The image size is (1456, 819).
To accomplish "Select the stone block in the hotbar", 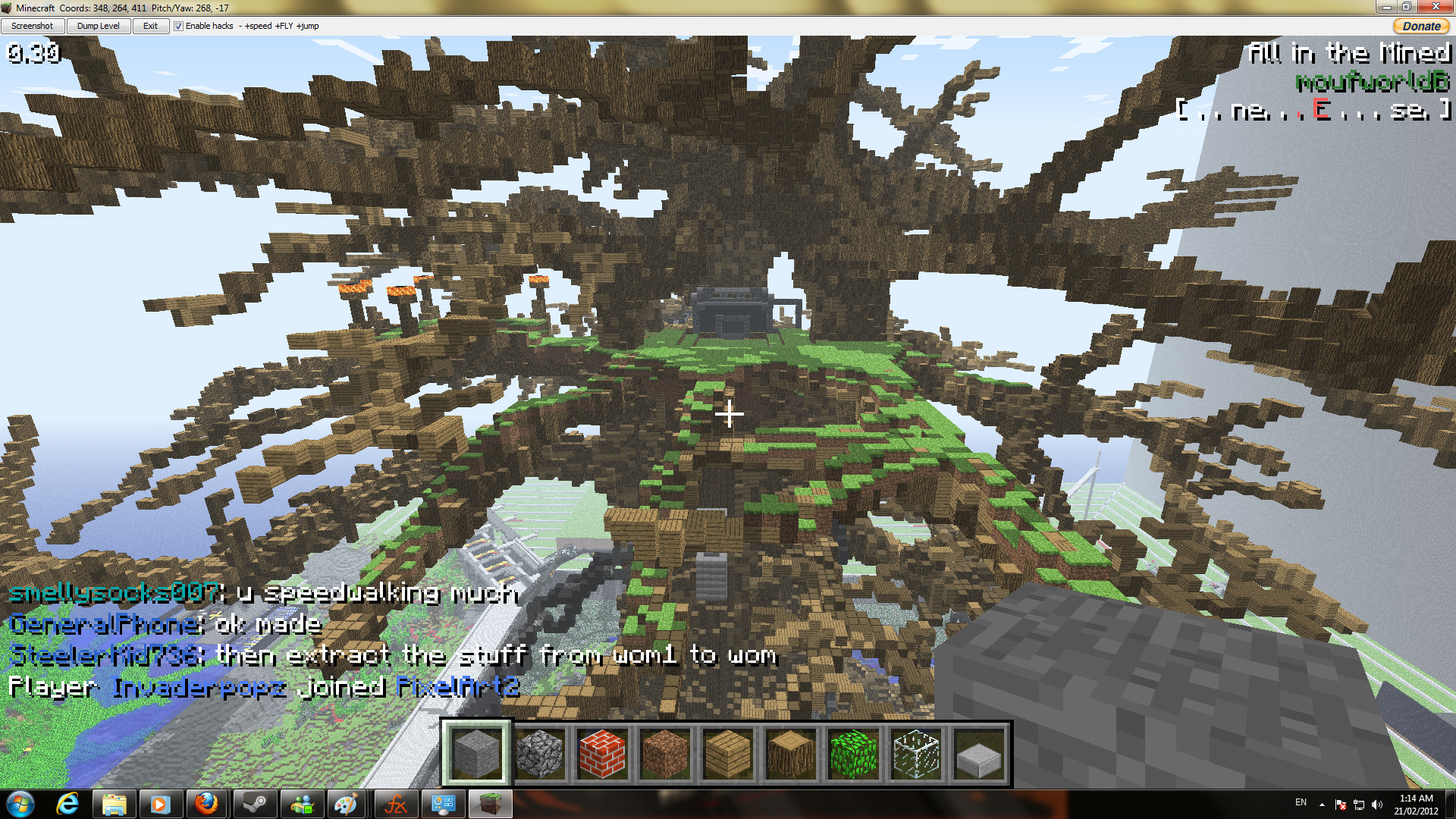I will 478,753.
